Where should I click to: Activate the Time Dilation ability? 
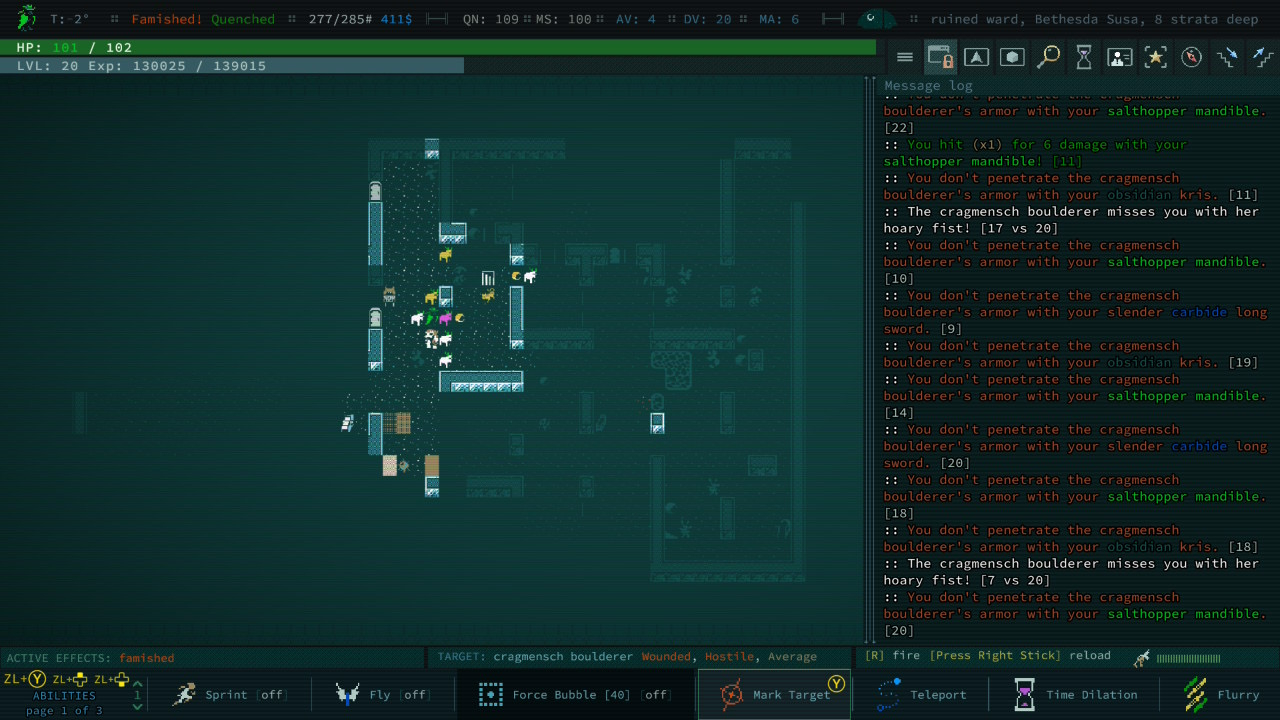(x=1075, y=695)
